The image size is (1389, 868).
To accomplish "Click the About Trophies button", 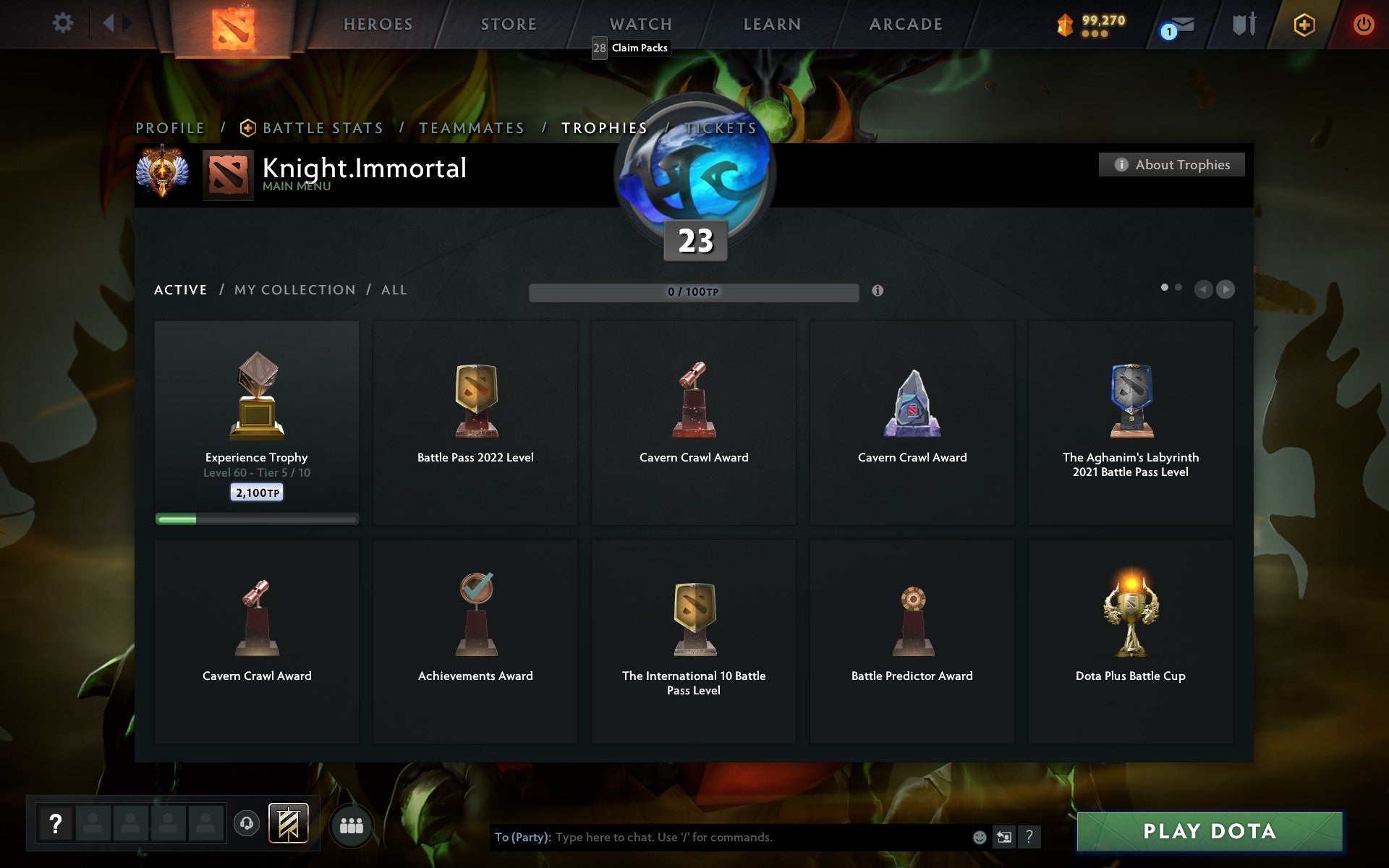I will coord(1171,164).
